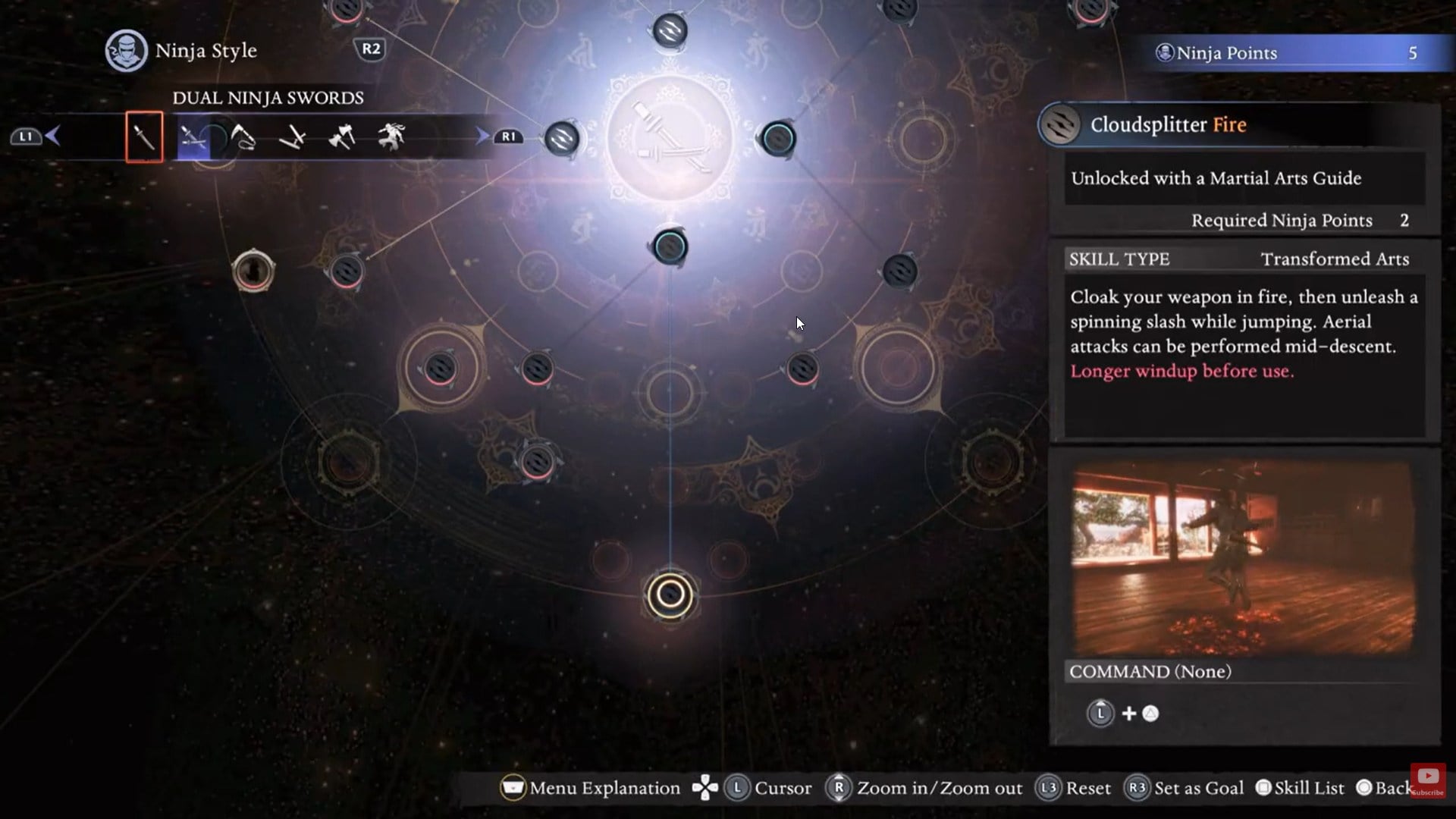Click Set as Goal option

1196,788
